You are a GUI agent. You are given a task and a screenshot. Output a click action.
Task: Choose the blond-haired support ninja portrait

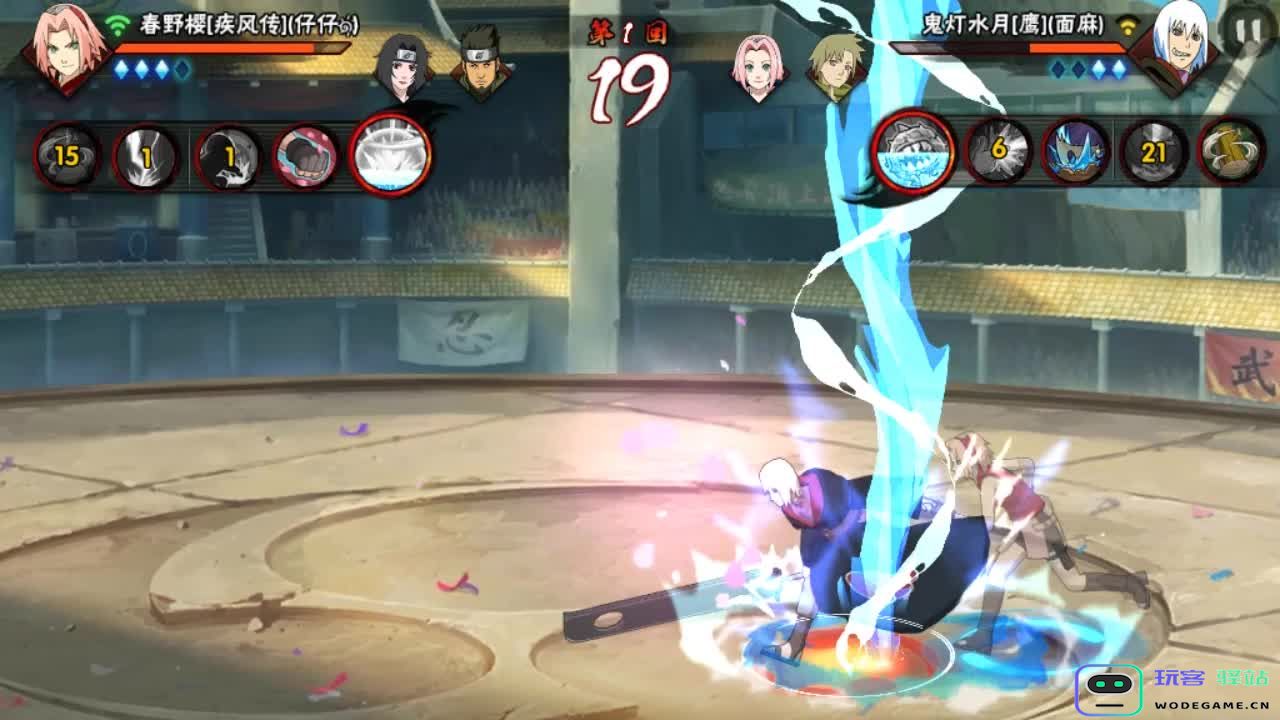tap(838, 68)
